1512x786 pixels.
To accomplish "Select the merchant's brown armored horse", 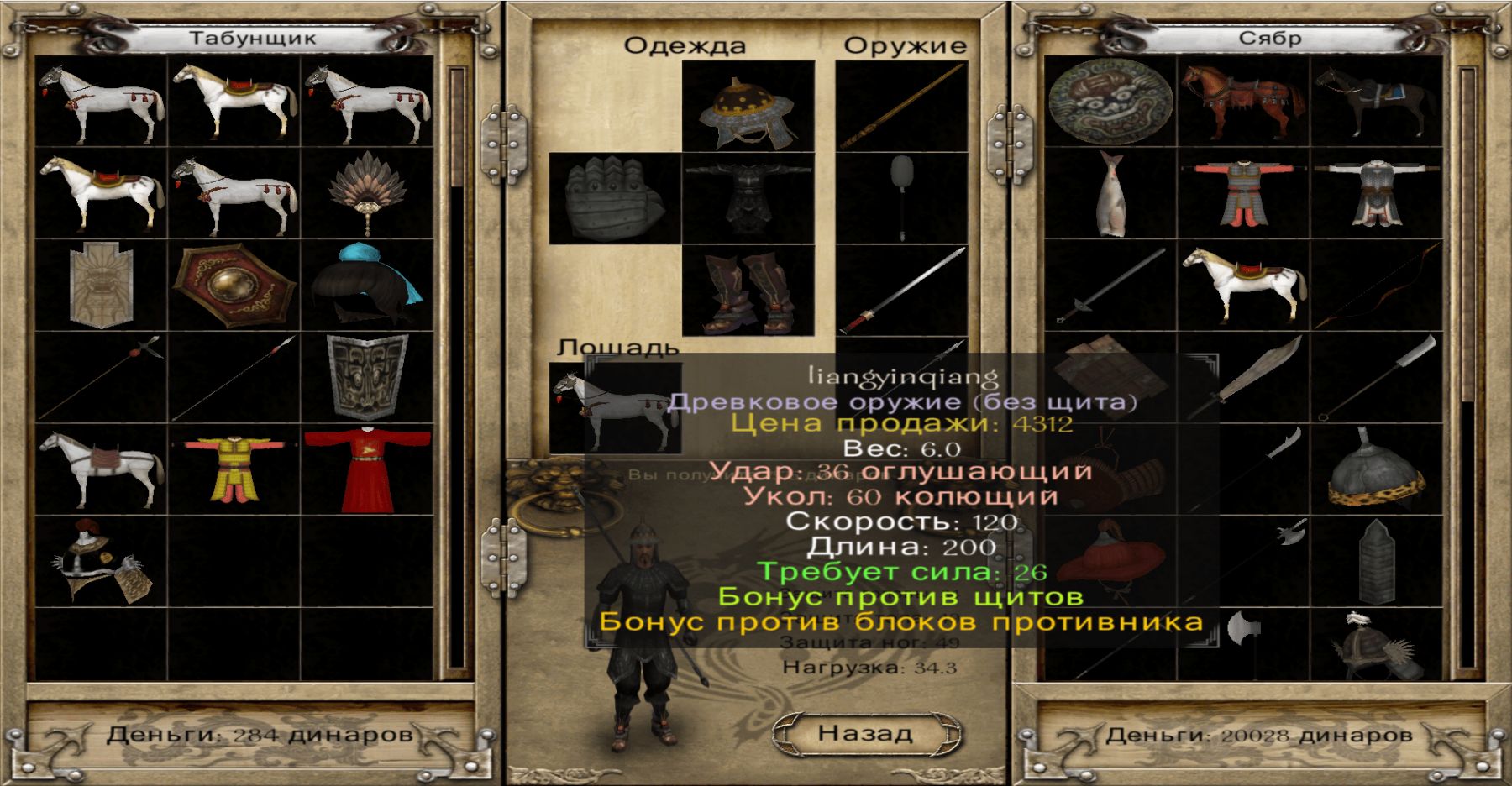I will (x=1243, y=102).
